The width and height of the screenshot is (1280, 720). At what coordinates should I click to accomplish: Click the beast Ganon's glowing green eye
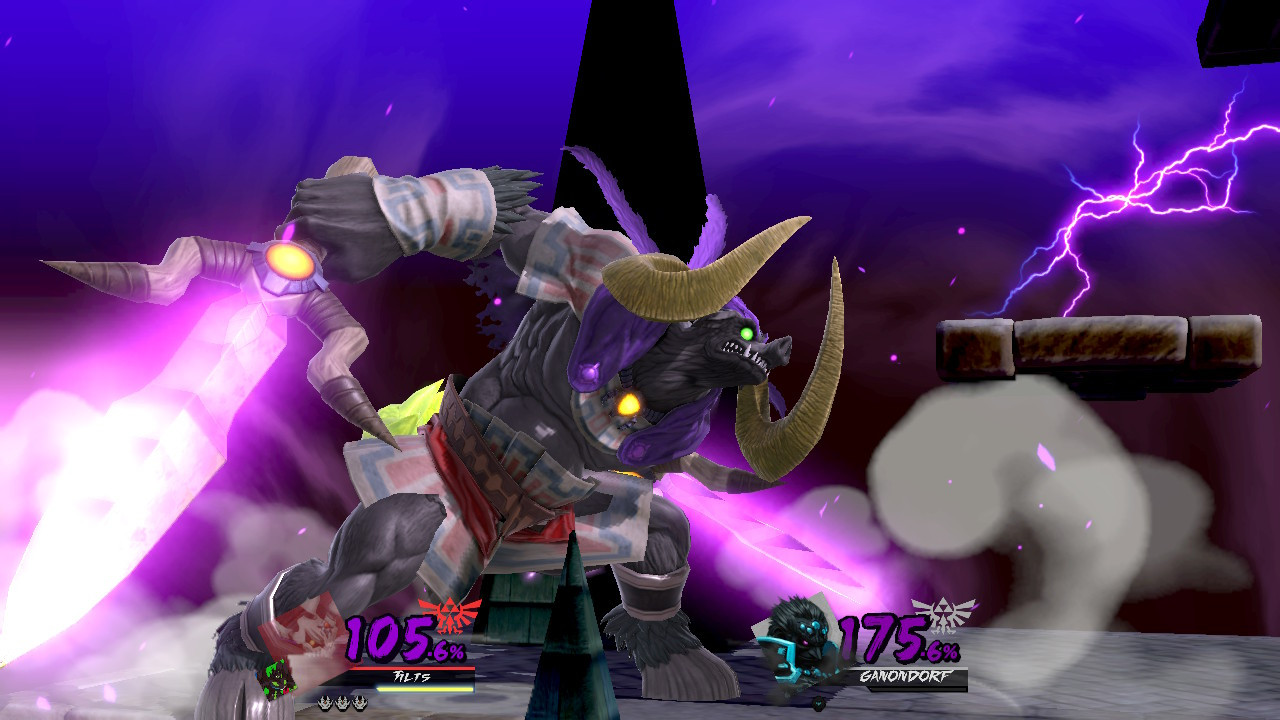745,331
